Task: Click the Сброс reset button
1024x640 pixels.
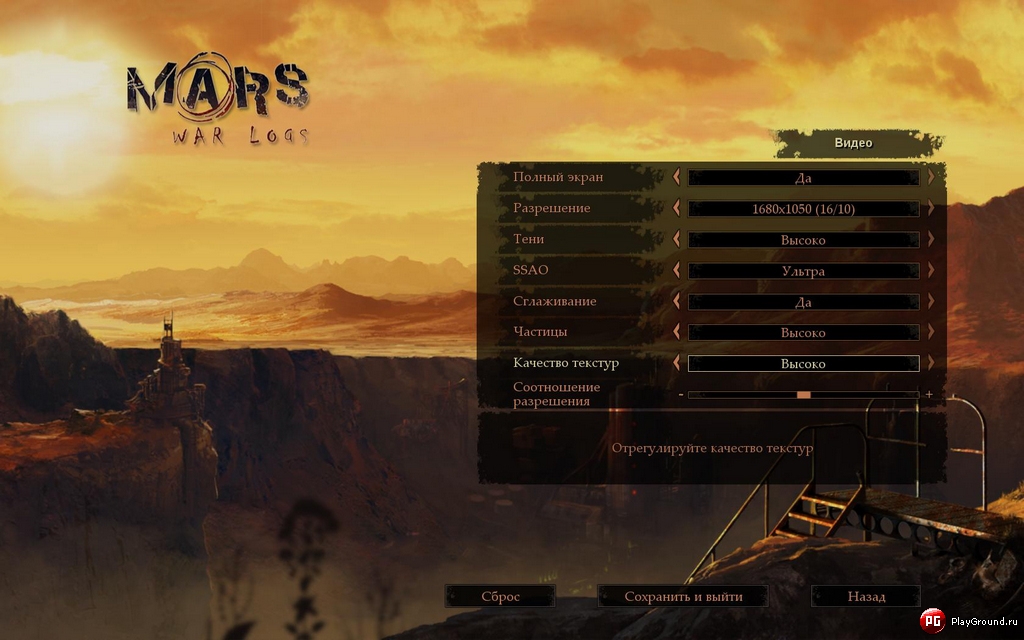Action: pyautogui.click(x=500, y=597)
